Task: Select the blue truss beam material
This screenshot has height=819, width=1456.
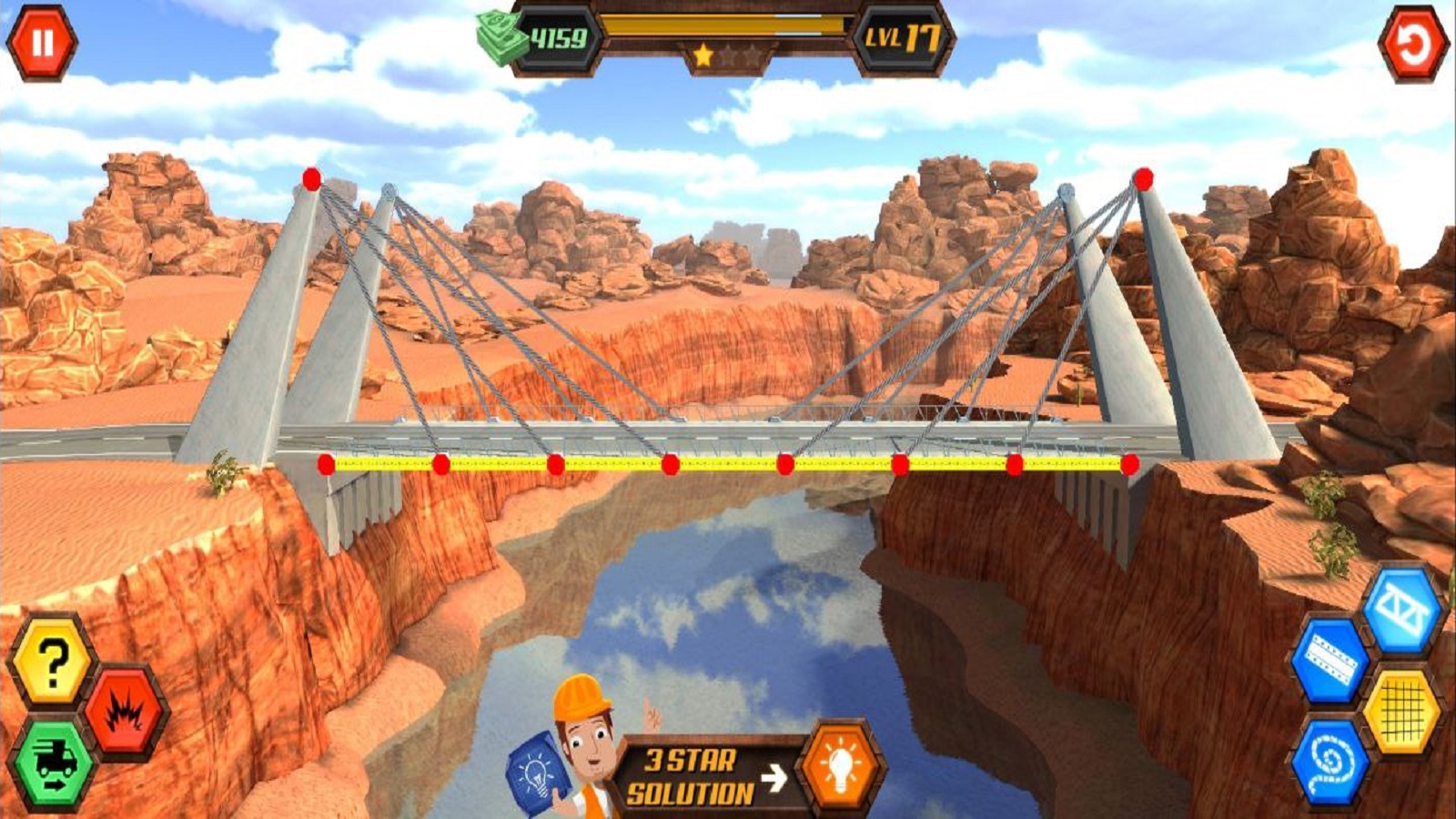Action: (1402, 610)
